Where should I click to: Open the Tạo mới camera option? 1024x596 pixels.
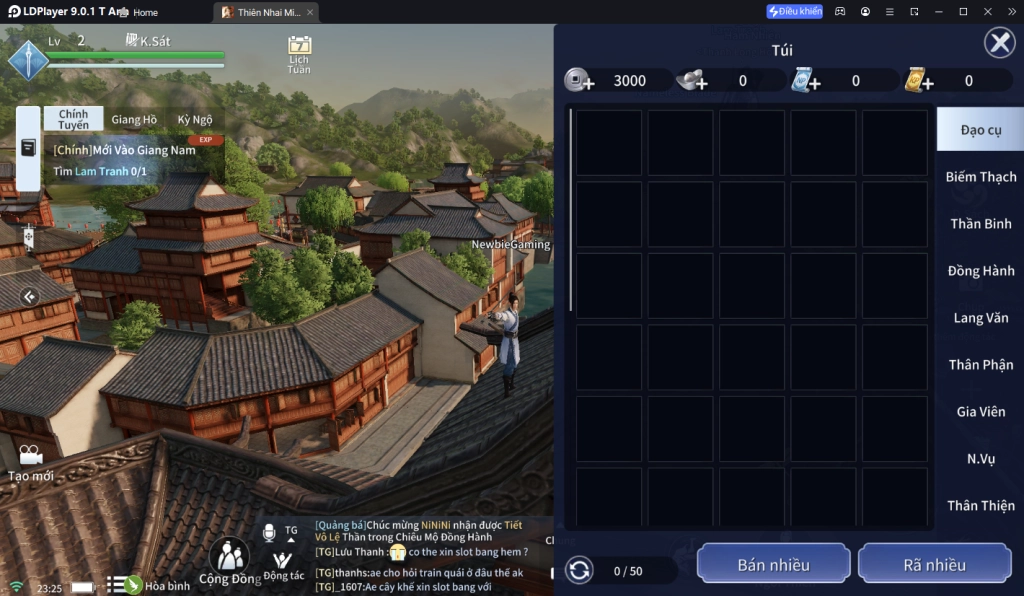tap(30, 463)
